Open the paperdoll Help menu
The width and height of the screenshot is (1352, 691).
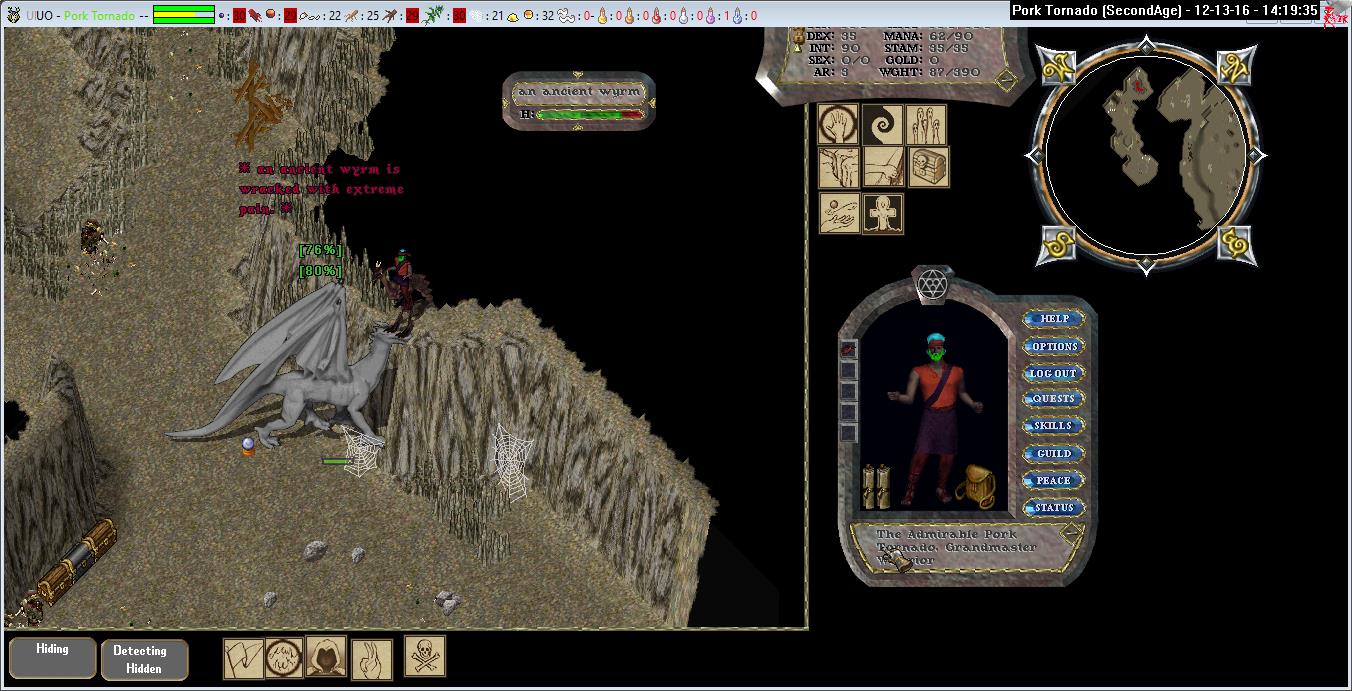pos(1054,319)
